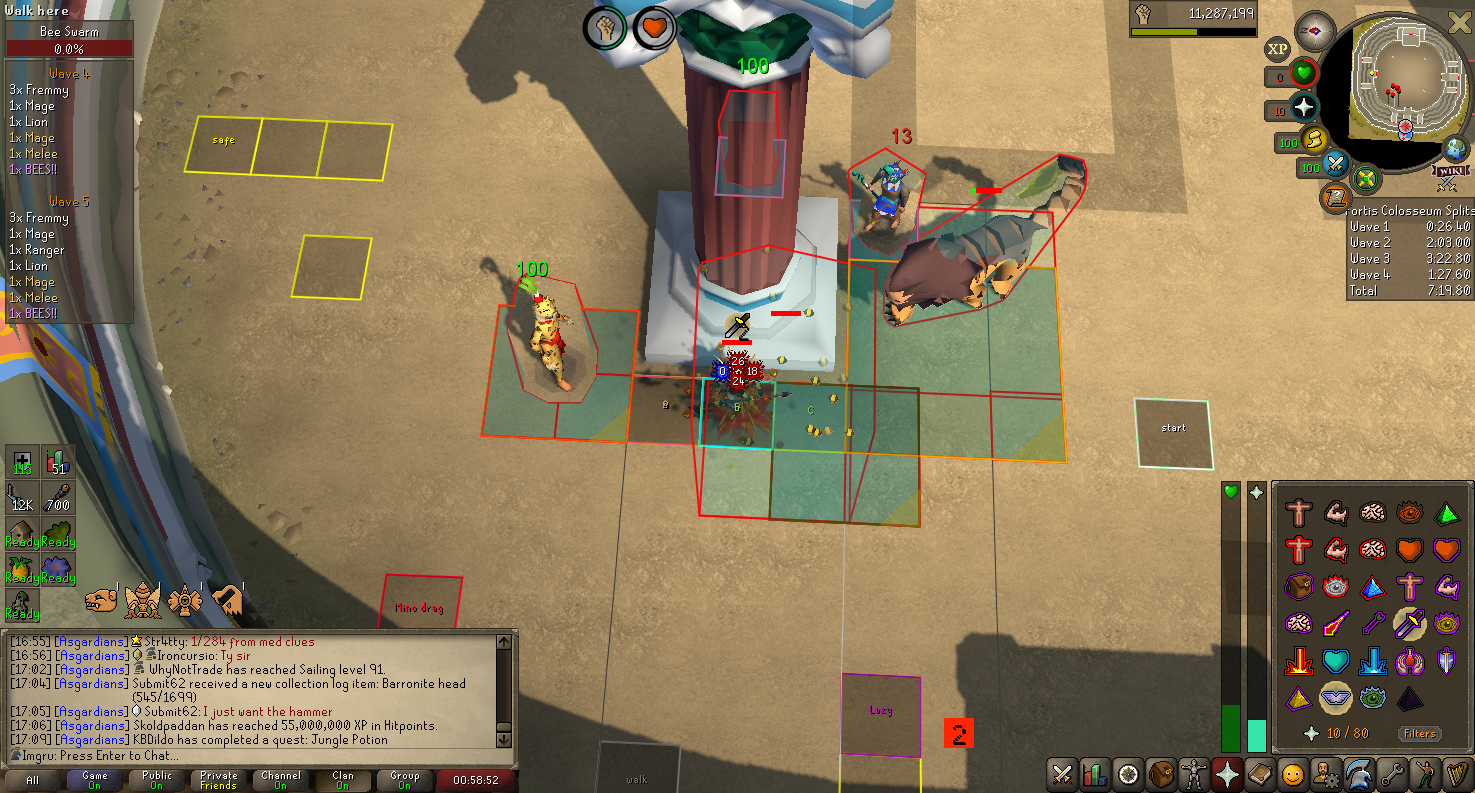This screenshot has width=1475, height=793.
Task: Toggle the Protect from Melee sword prayer
Action: coord(1410,623)
